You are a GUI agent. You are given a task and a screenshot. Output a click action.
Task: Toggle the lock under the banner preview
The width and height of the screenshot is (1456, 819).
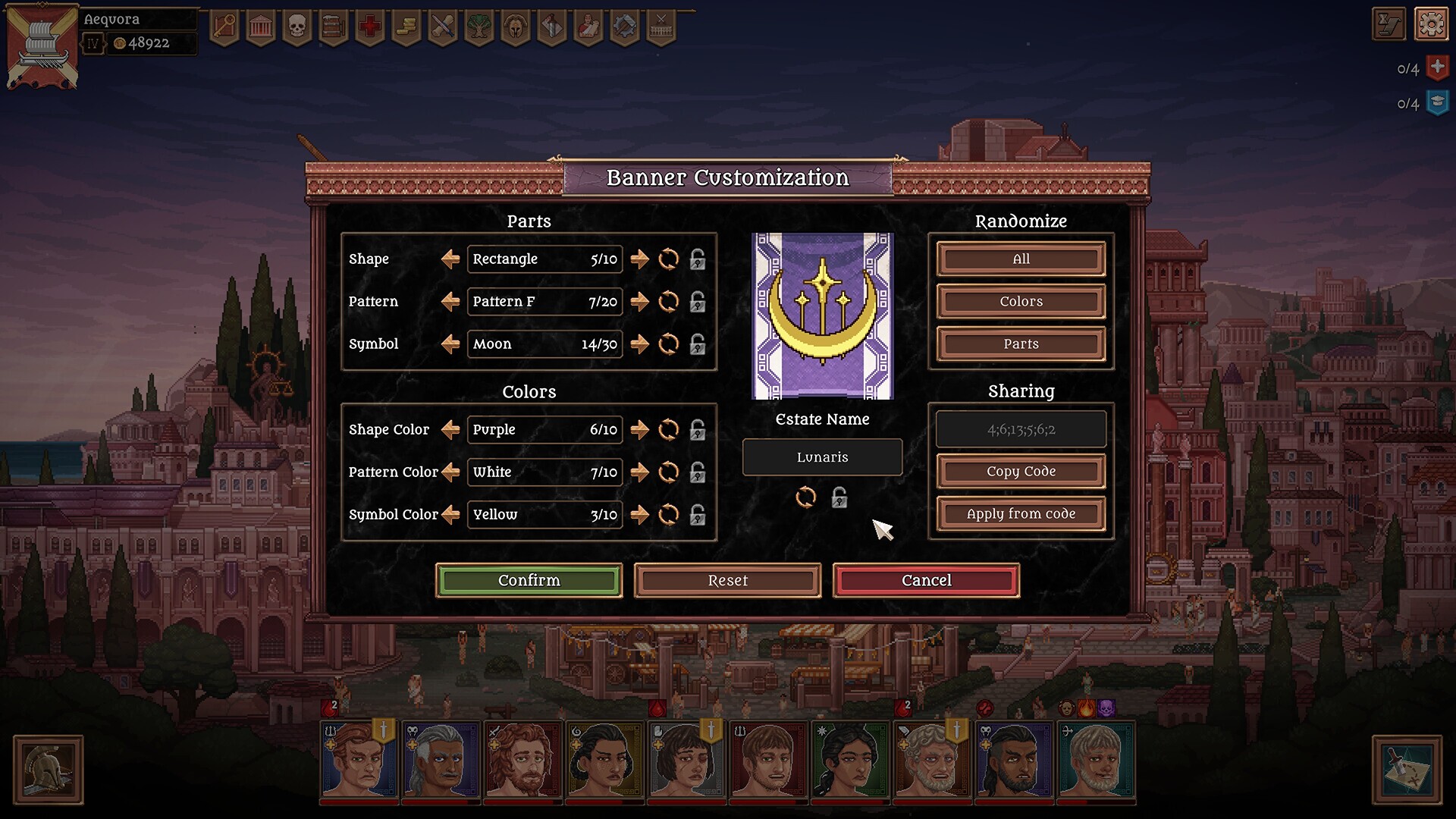coord(839,498)
